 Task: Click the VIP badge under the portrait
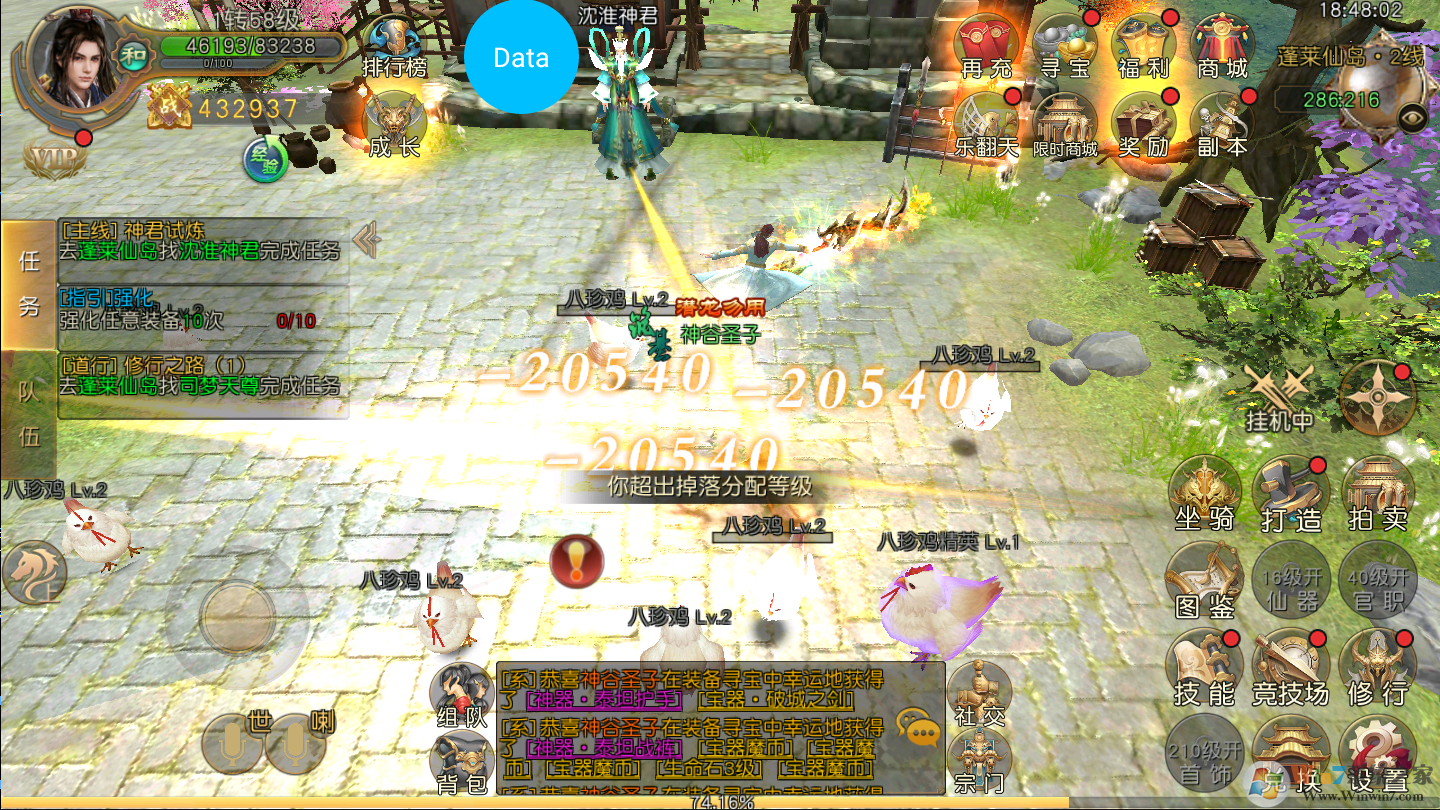click(x=54, y=158)
